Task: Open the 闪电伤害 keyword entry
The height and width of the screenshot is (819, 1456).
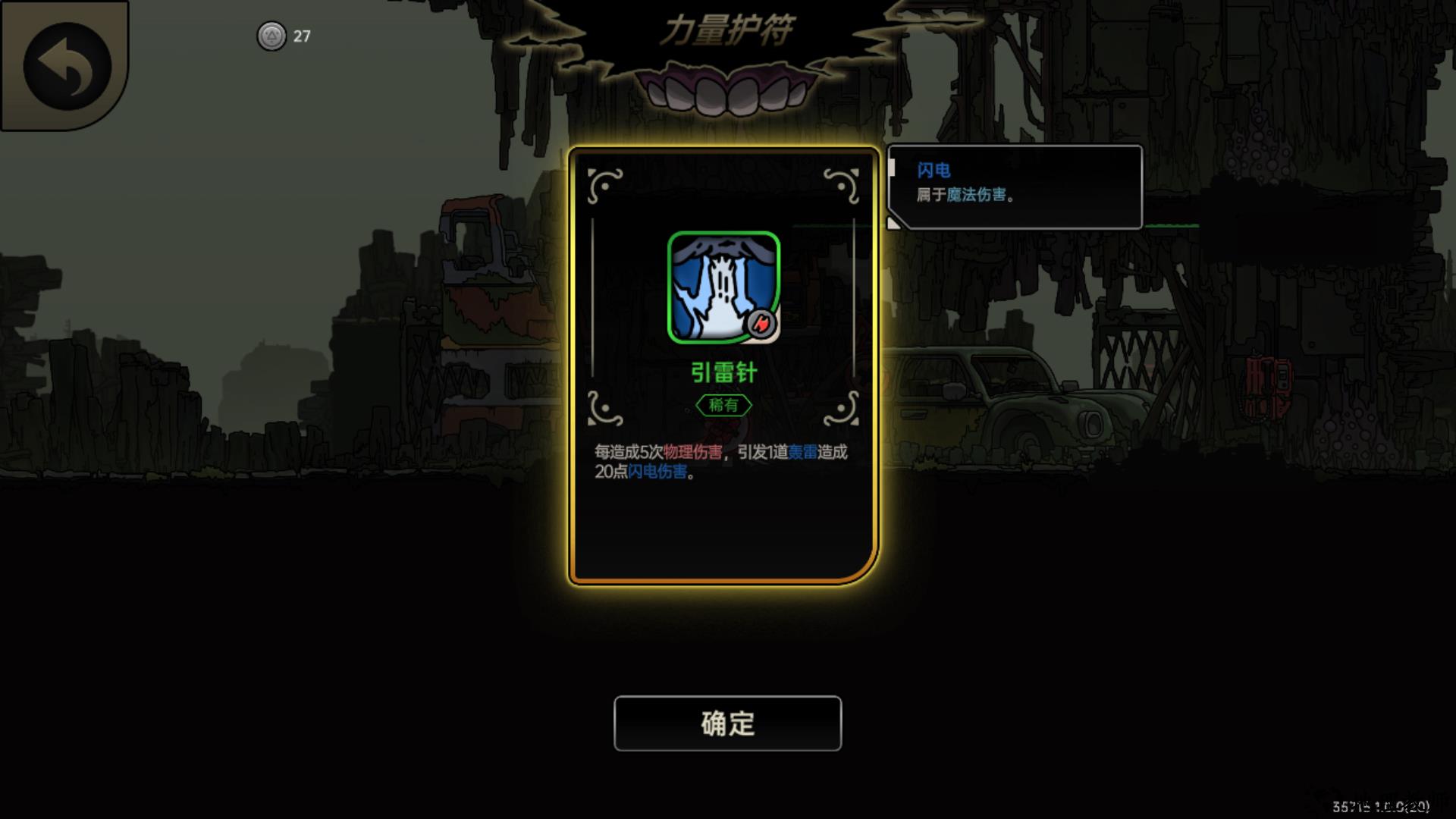Action: pyautogui.click(x=658, y=472)
